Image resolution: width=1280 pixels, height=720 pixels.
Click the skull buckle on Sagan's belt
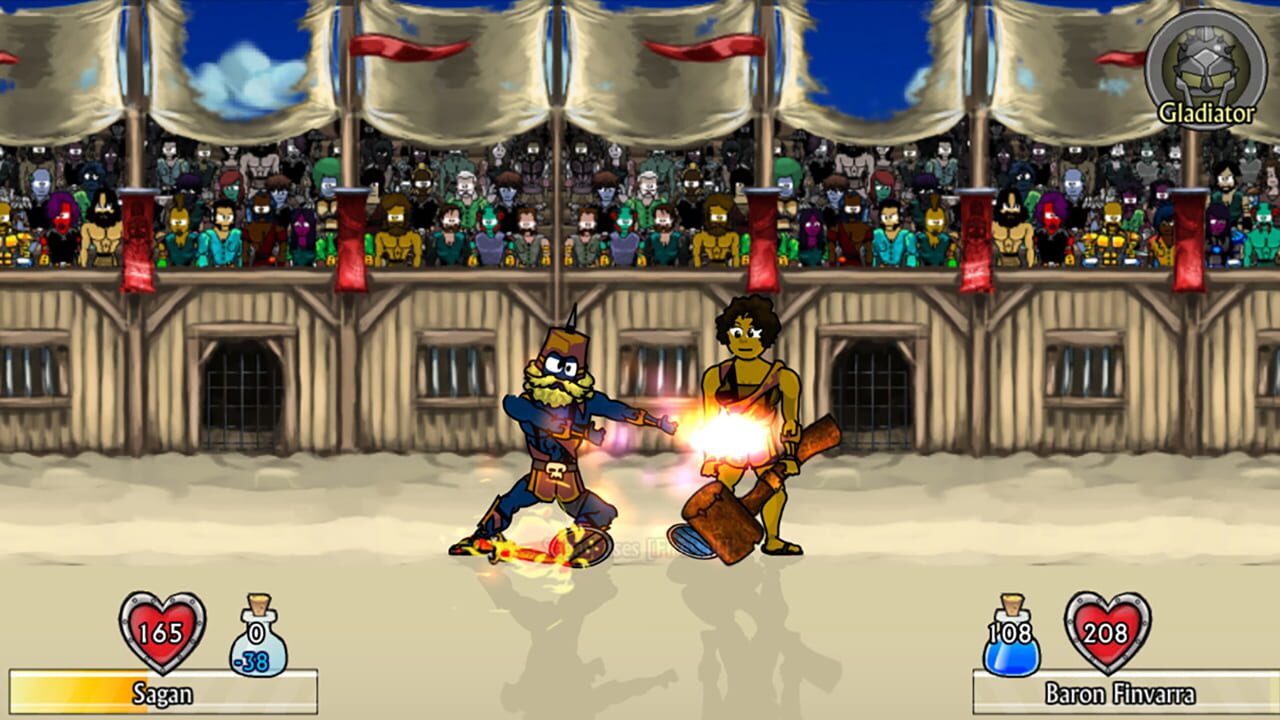pos(556,470)
